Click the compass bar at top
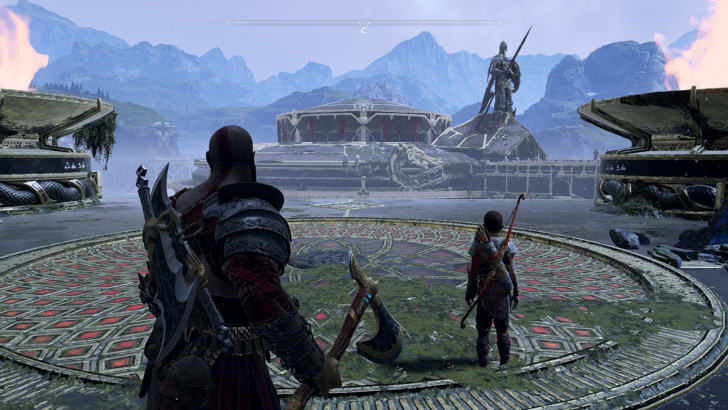Screen dimensions: 728x410 pos(363,22)
